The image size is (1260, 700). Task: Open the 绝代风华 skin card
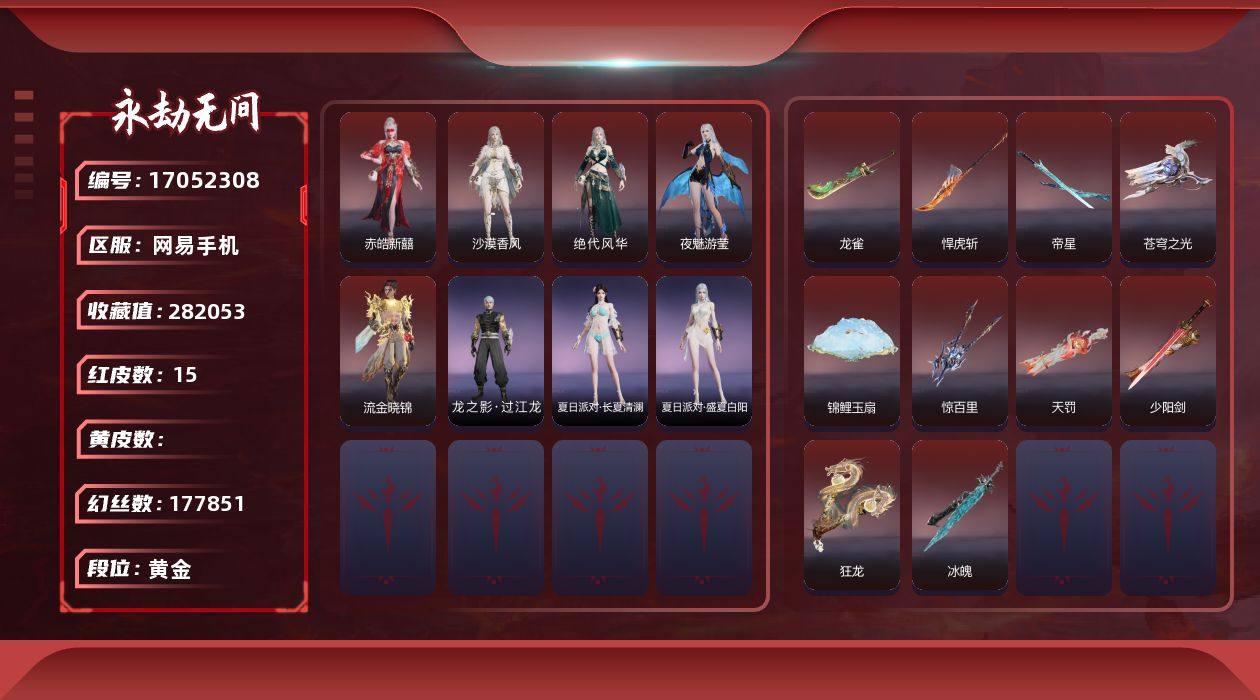600,186
